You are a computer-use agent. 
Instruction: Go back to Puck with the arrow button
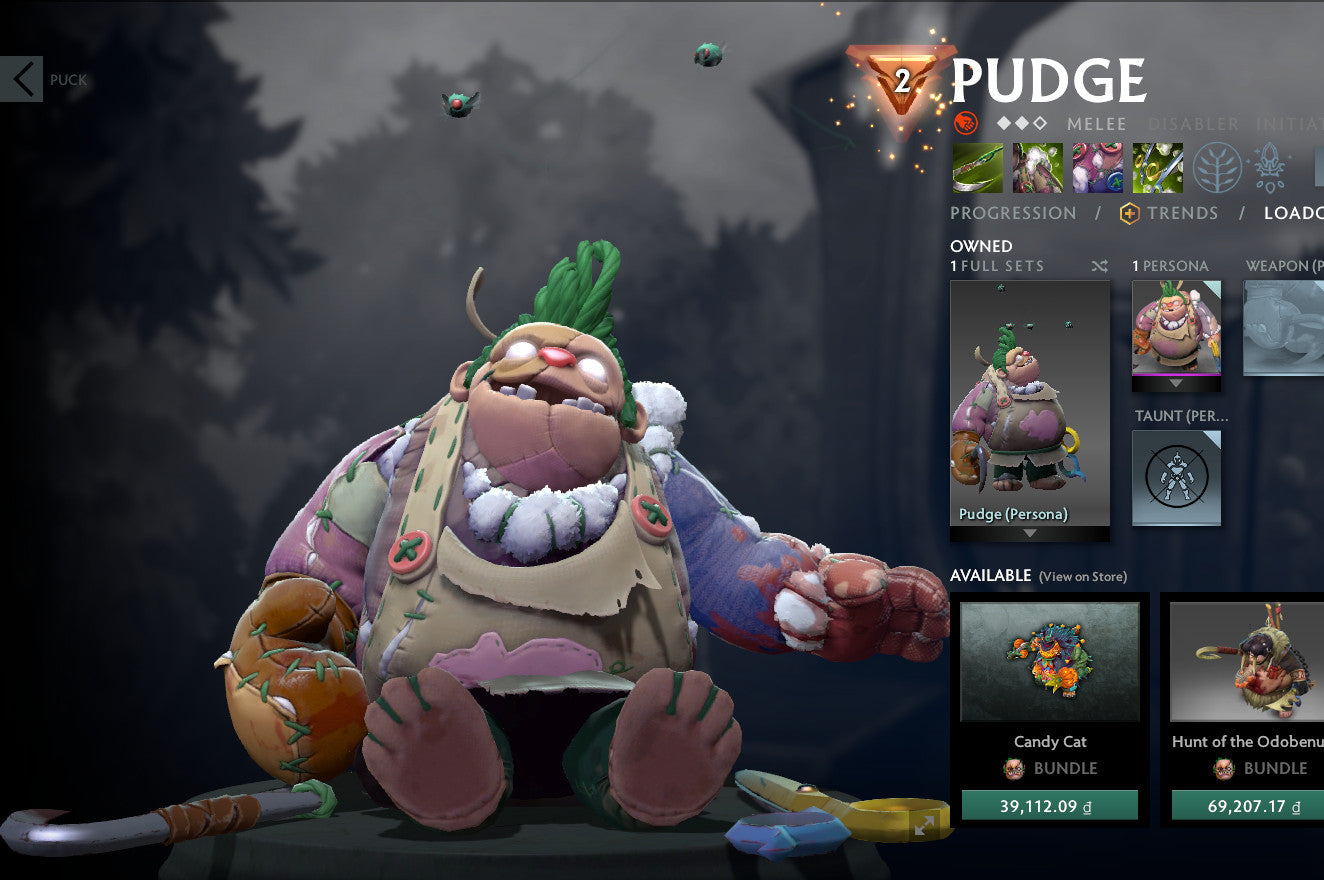point(22,79)
